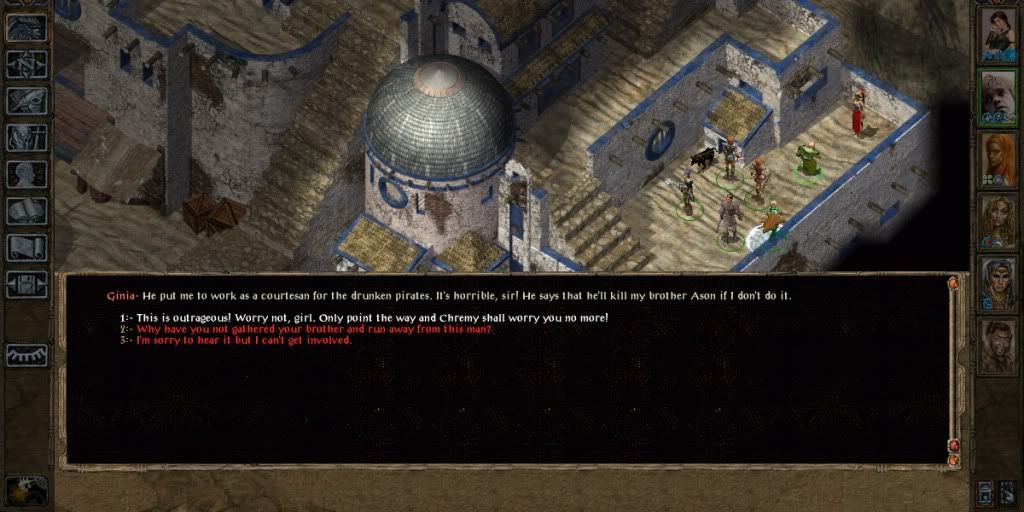Open the inventory screen
Screen dimensions: 1024x512
27,137
